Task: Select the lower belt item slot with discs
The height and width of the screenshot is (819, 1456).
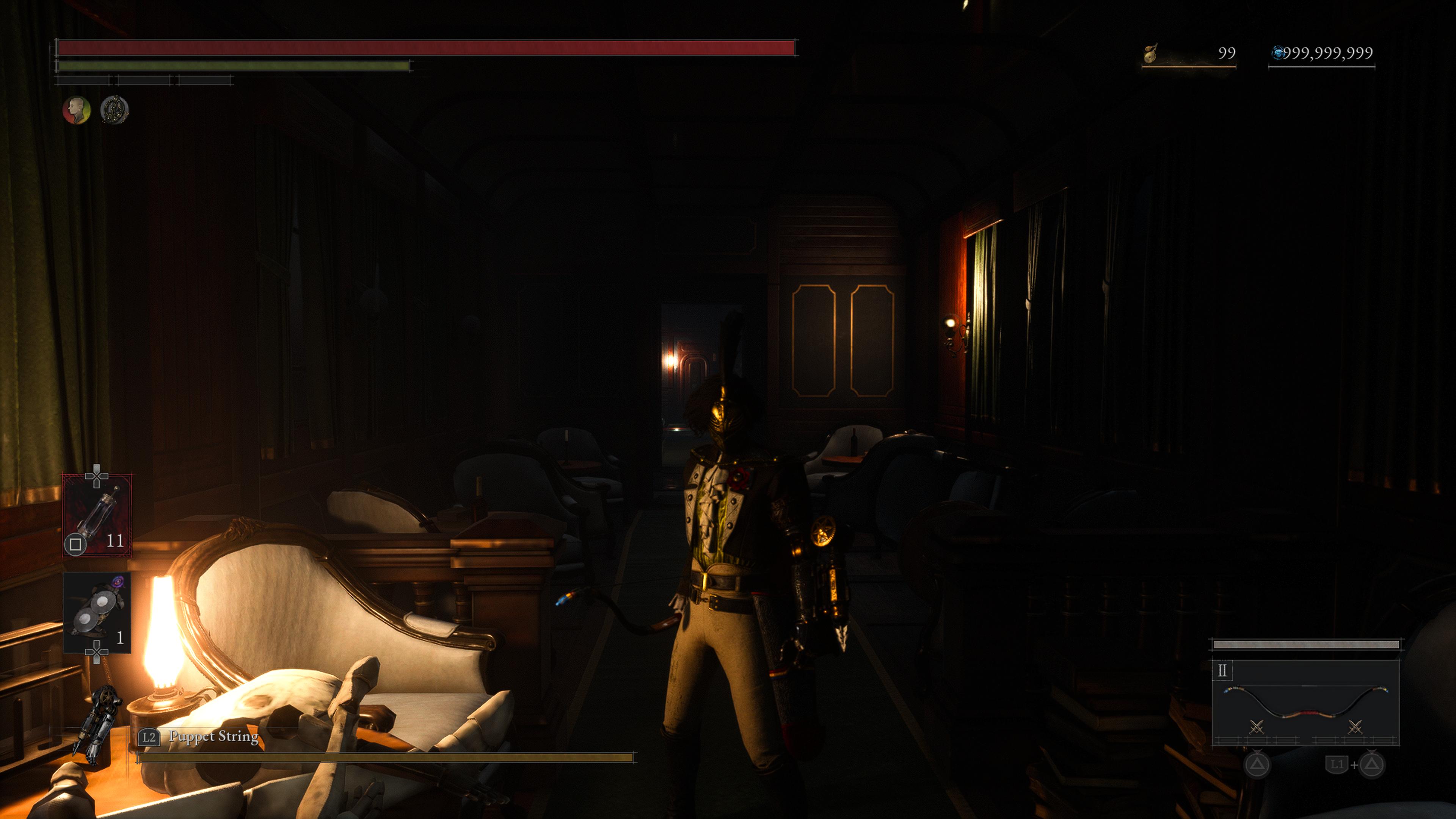Action: pyautogui.click(x=97, y=612)
